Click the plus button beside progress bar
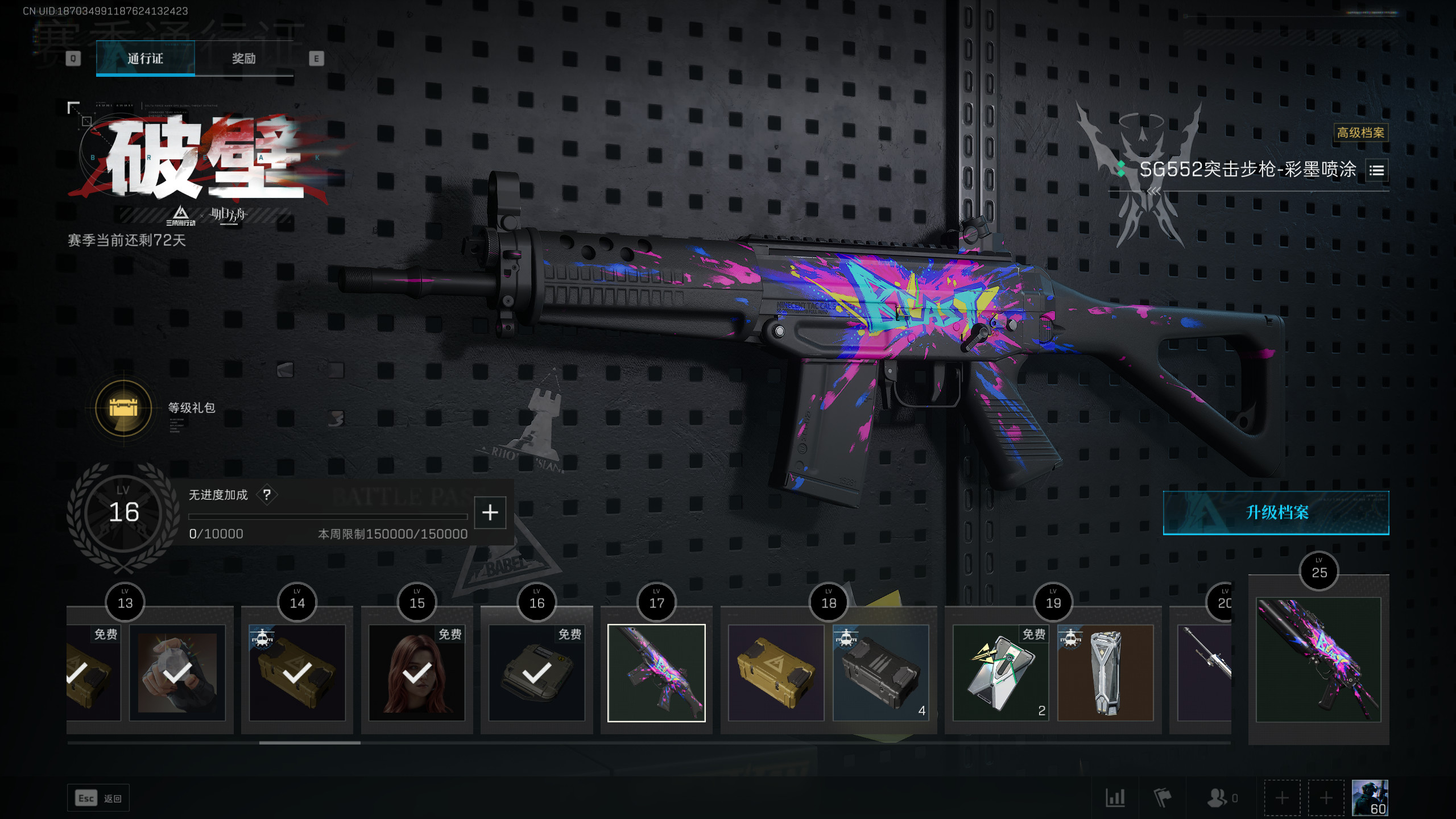This screenshot has width=1456, height=819. (490, 512)
